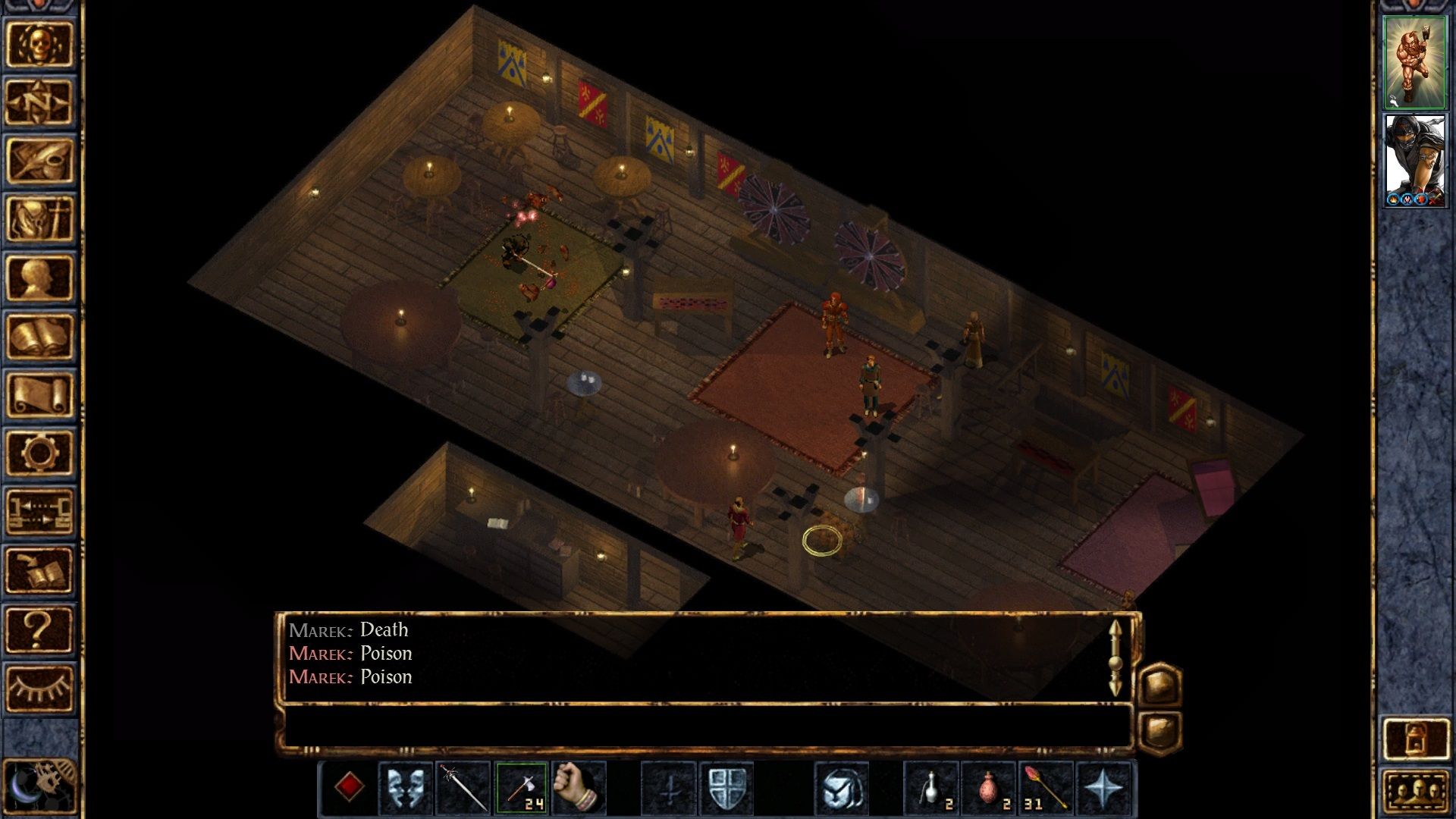The width and height of the screenshot is (1456, 819).
Task: Open the character record head icon
Action: 39,278
